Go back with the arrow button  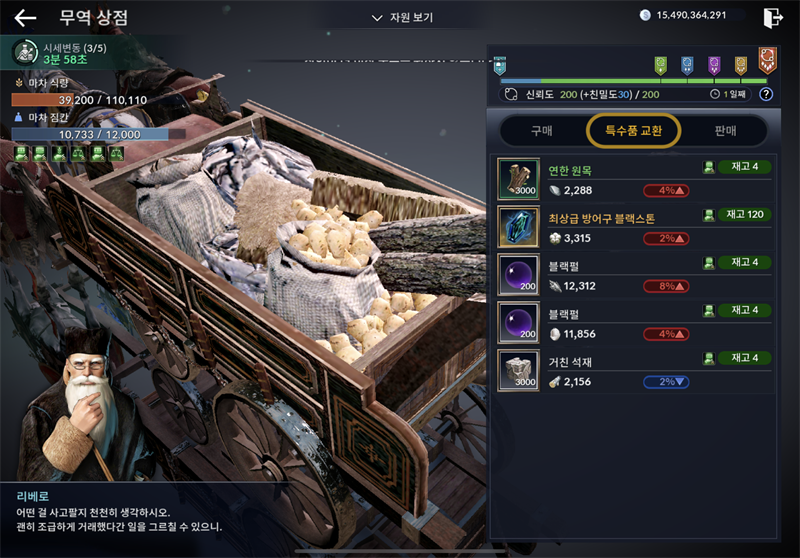[x=25, y=18]
